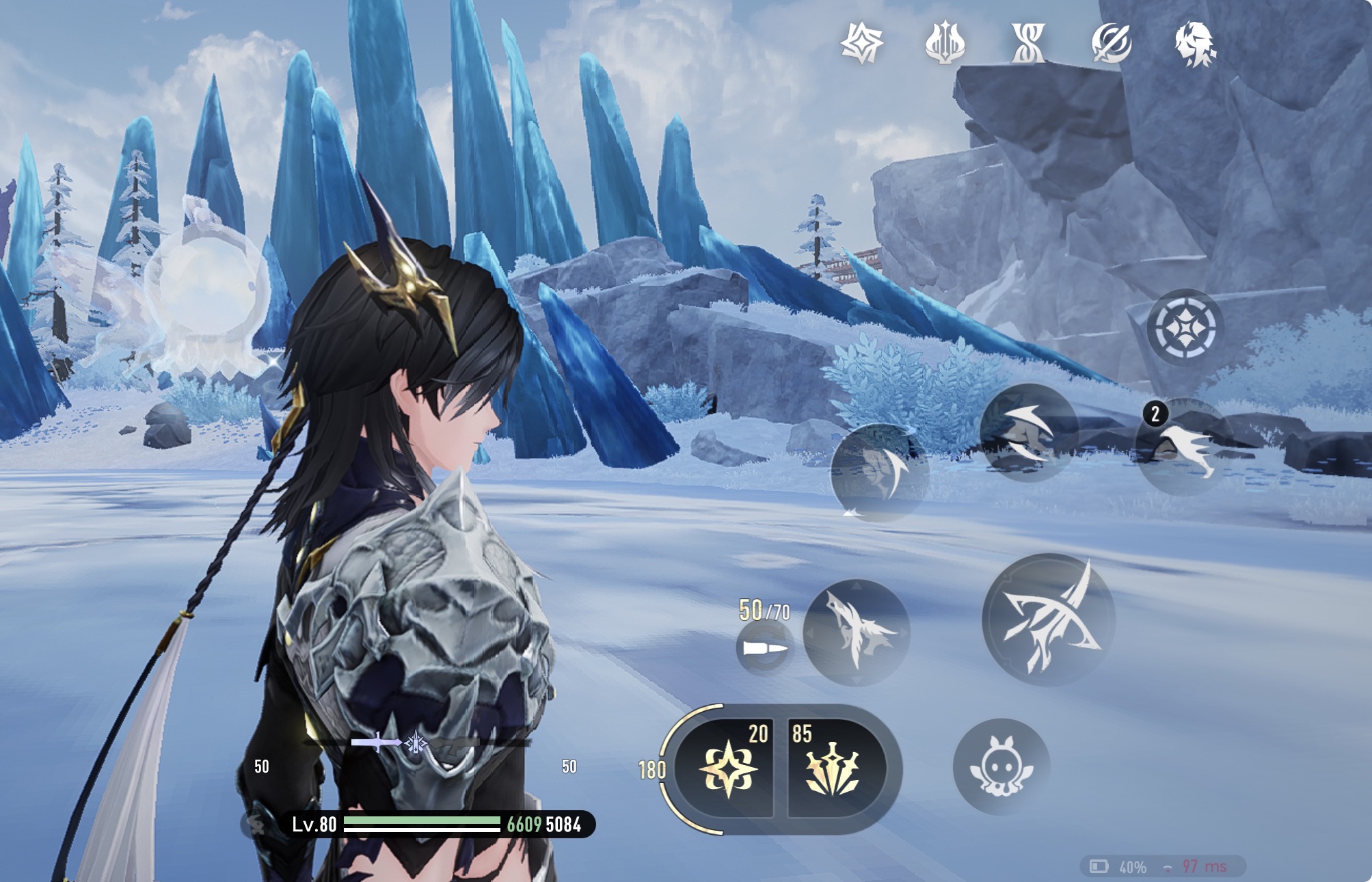
Task: Summon the rabbit-eared companion icon
Action: (x=1001, y=766)
